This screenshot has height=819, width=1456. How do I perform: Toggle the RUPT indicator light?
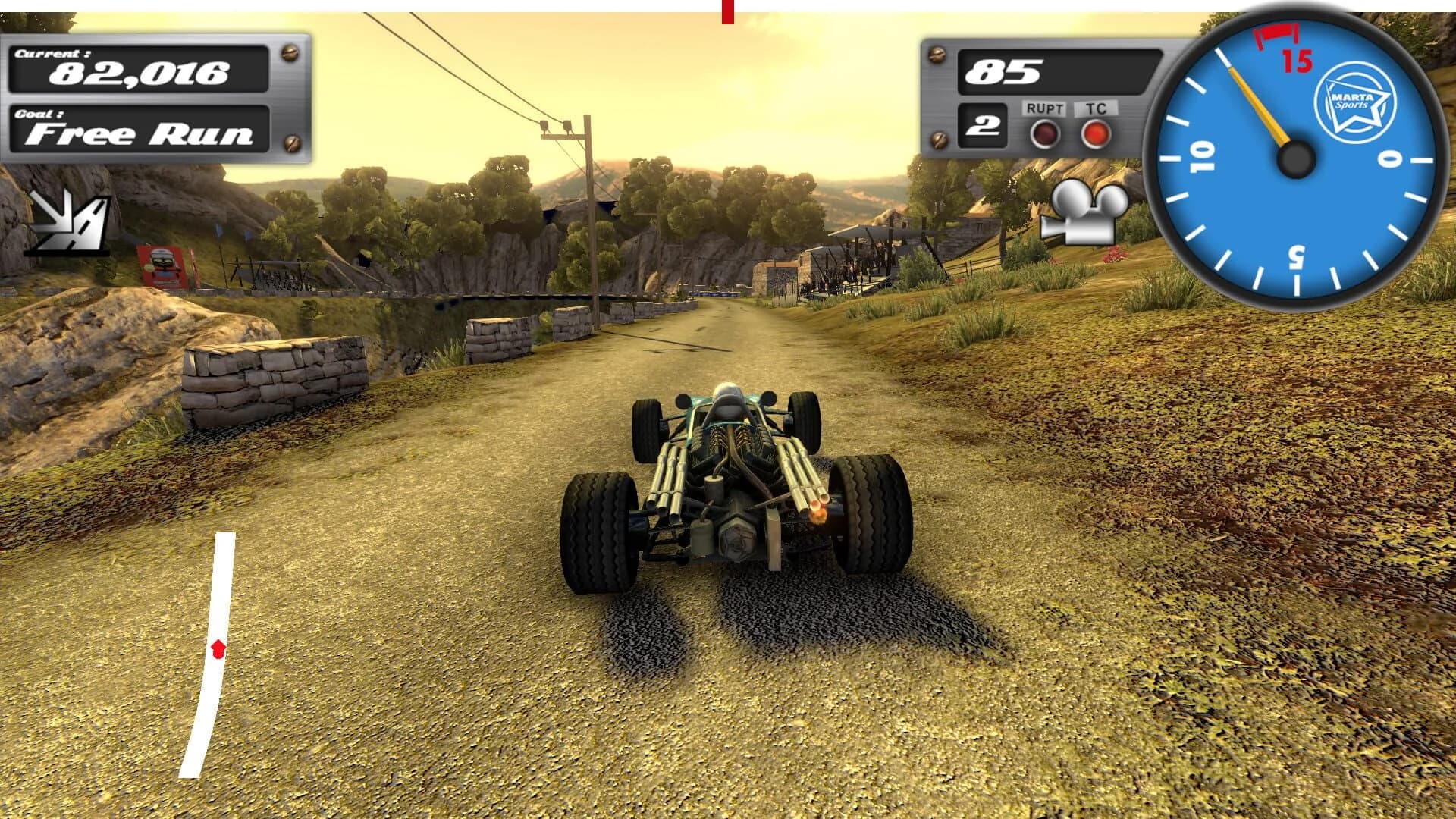point(1044,135)
